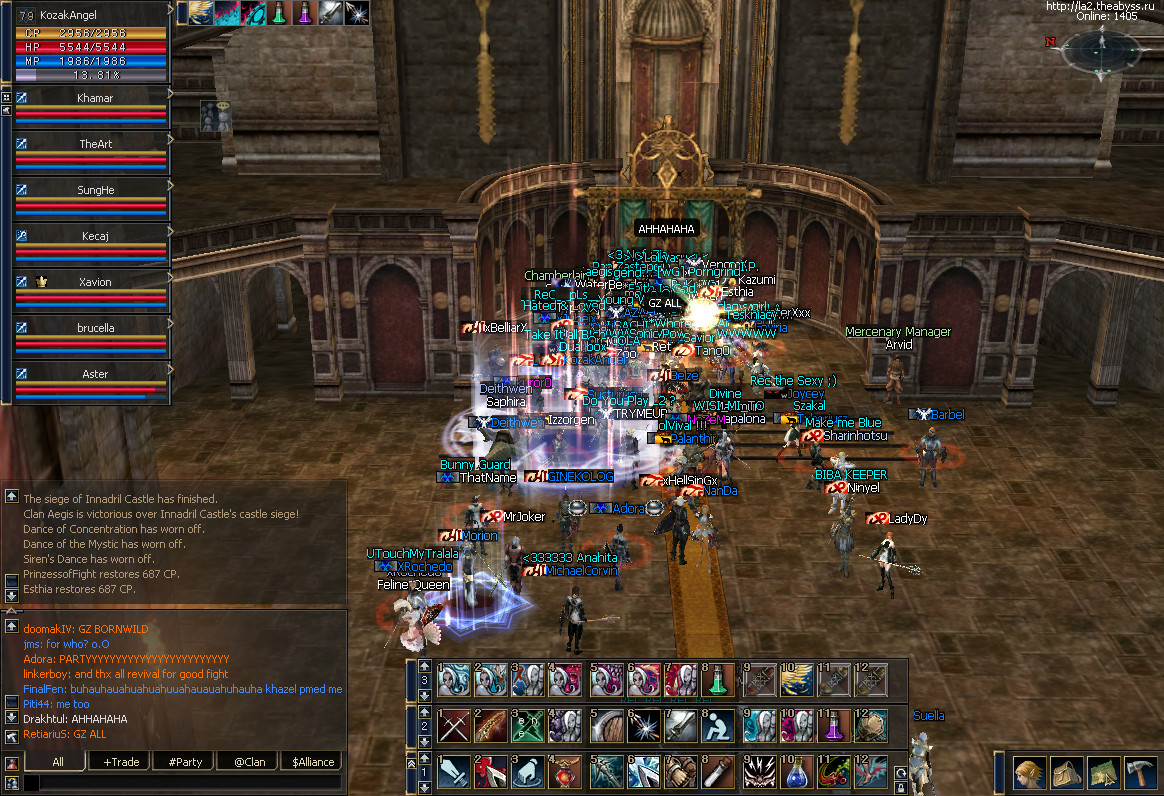Switch to the $Alliance chat tab
The height and width of the screenshot is (796, 1164).
coord(313,762)
